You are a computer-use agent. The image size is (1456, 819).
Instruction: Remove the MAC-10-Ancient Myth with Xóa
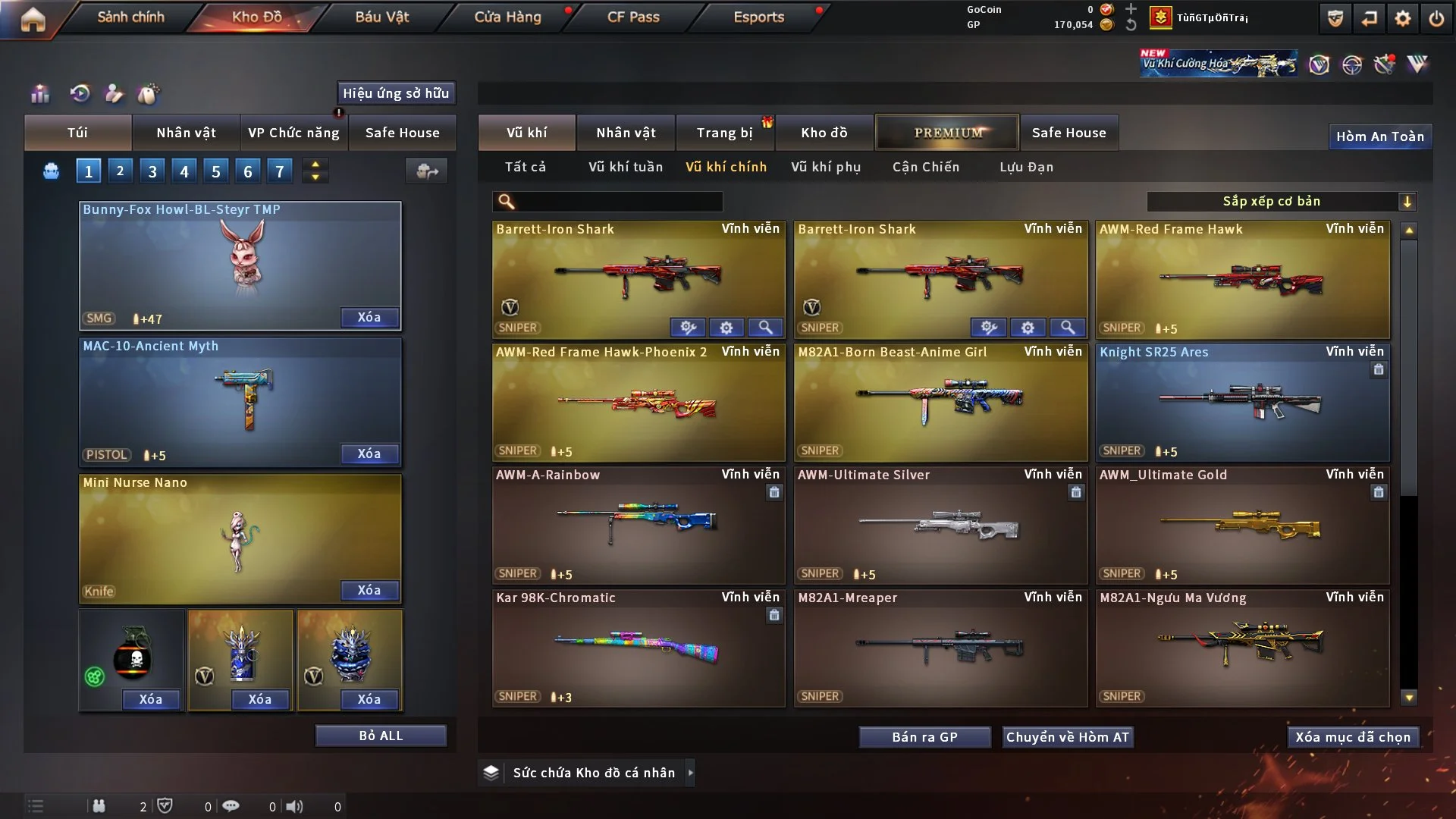(x=369, y=453)
